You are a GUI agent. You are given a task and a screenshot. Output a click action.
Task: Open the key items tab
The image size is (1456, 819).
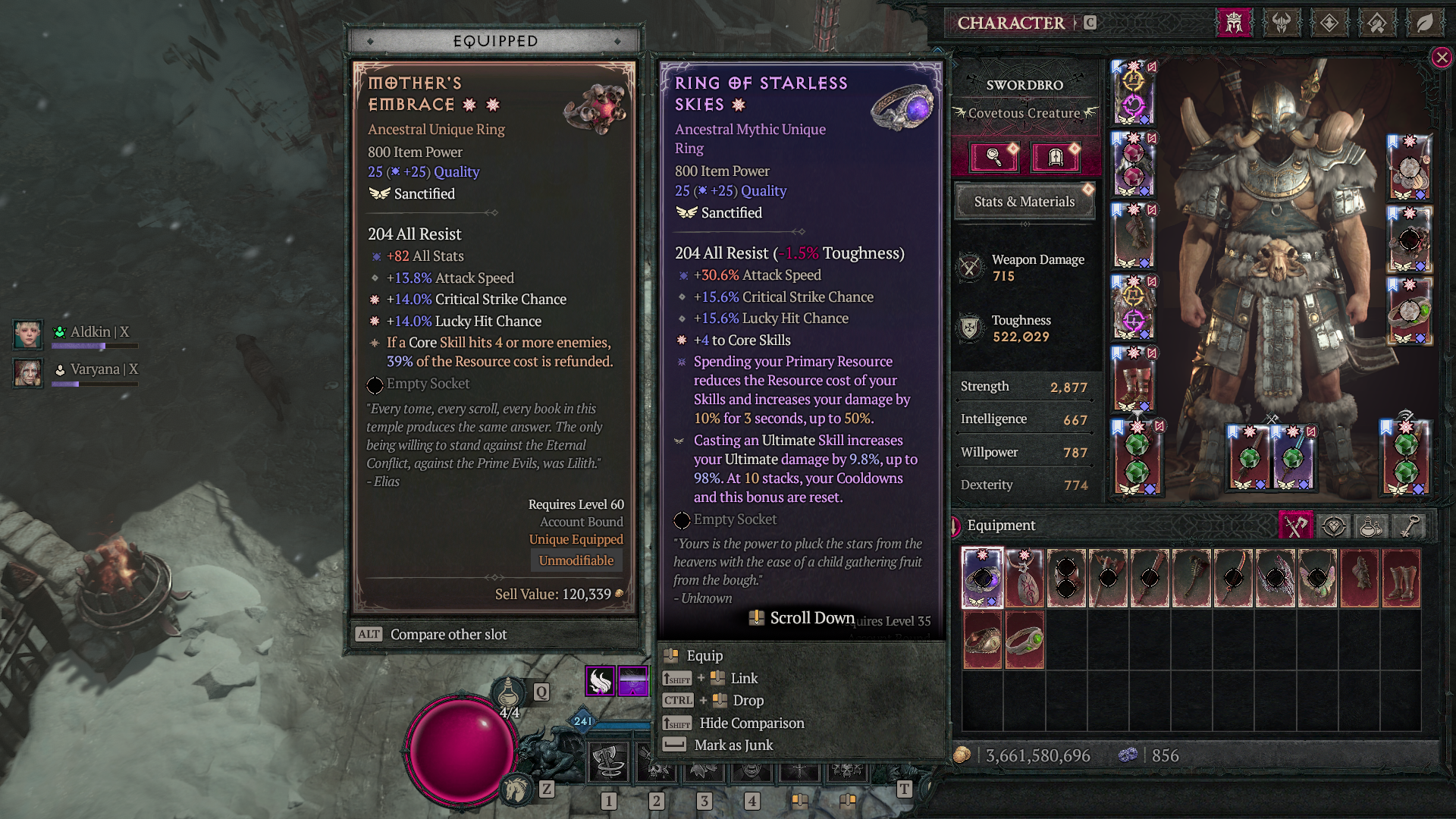[x=1409, y=526]
